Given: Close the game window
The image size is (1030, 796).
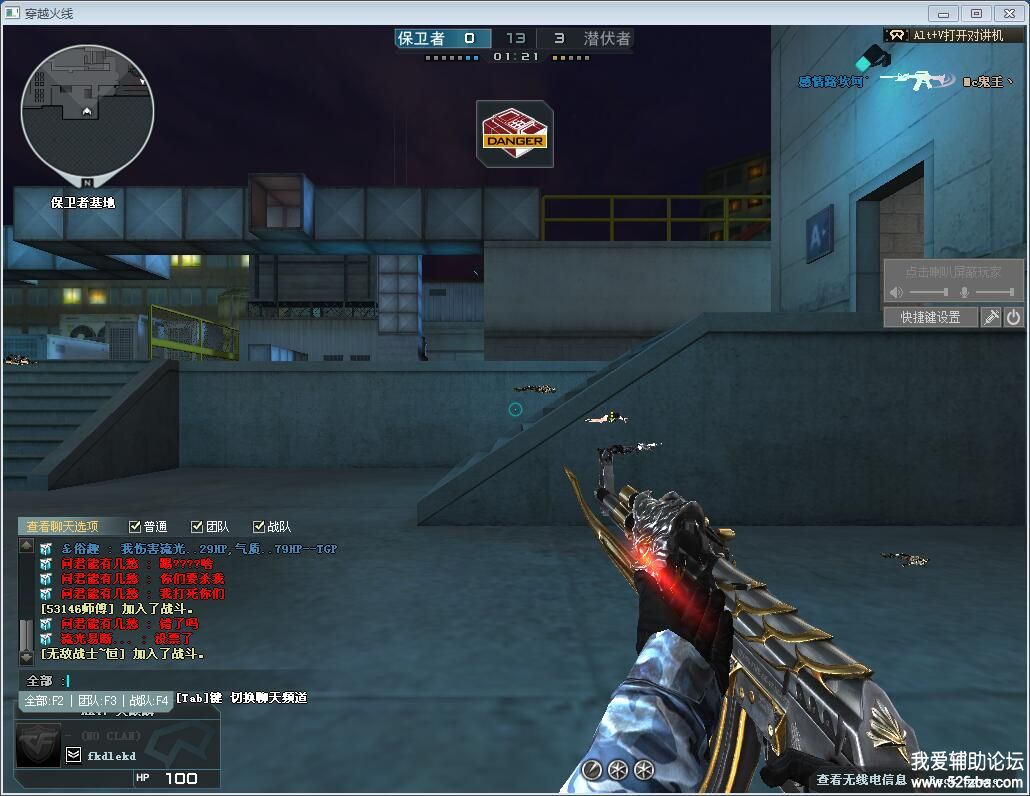Looking at the screenshot, I should click(1007, 13).
